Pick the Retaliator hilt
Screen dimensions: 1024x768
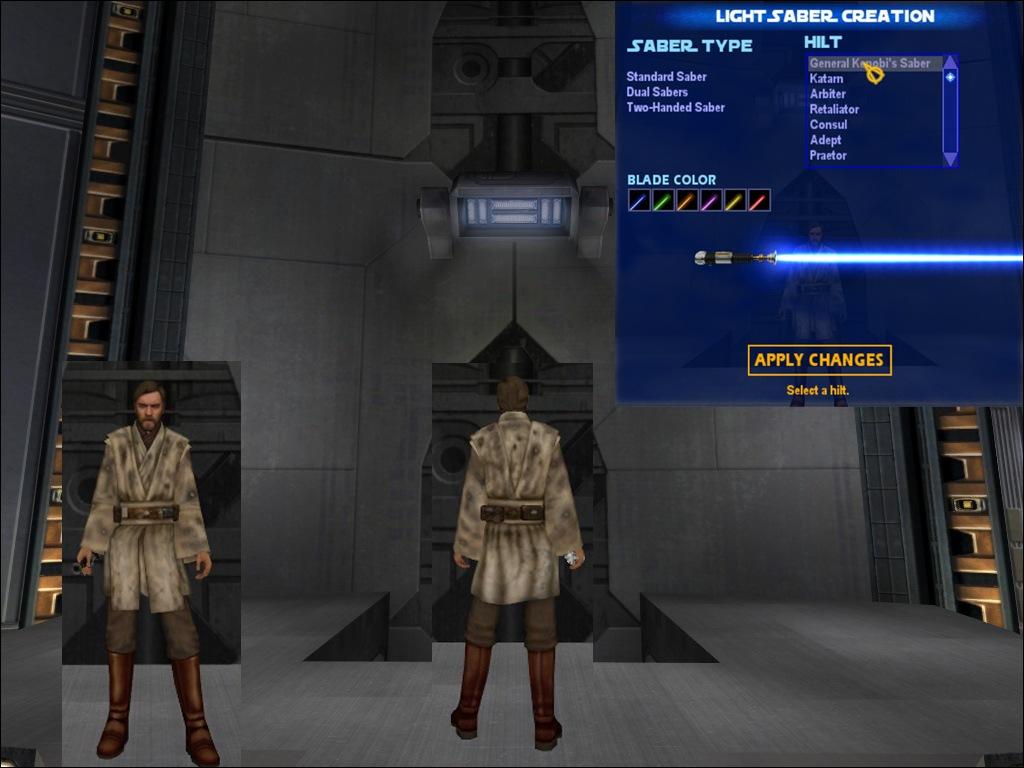coord(834,109)
